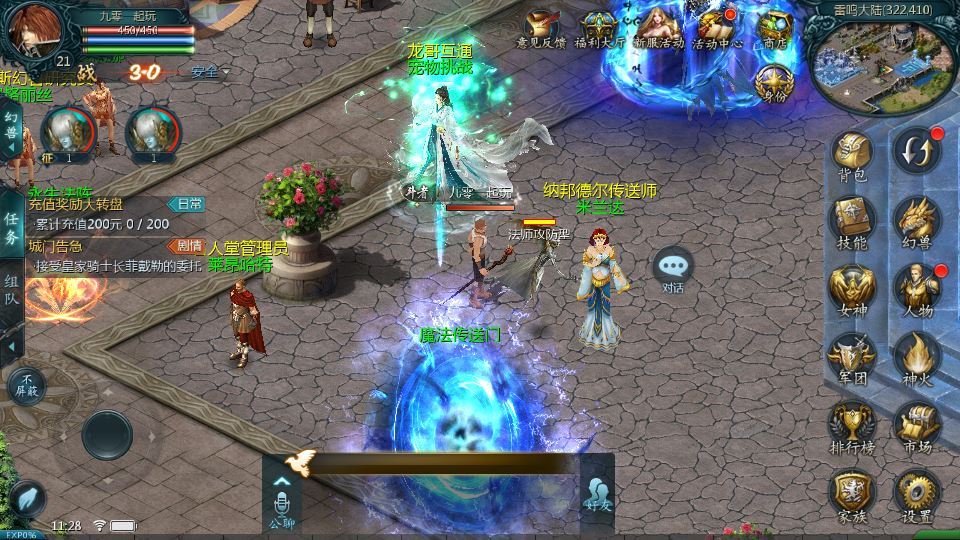960x540 pixels.
Task: Open the 好友 friends list
Action: pyautogui.click(x=597, y=494)
